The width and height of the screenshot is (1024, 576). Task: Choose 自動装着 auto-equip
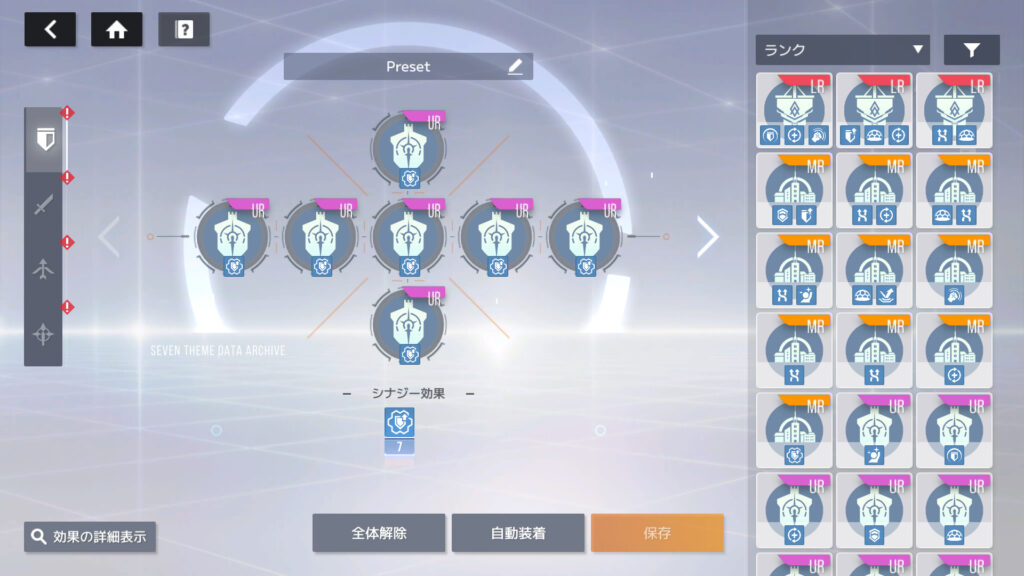[518, 533]
